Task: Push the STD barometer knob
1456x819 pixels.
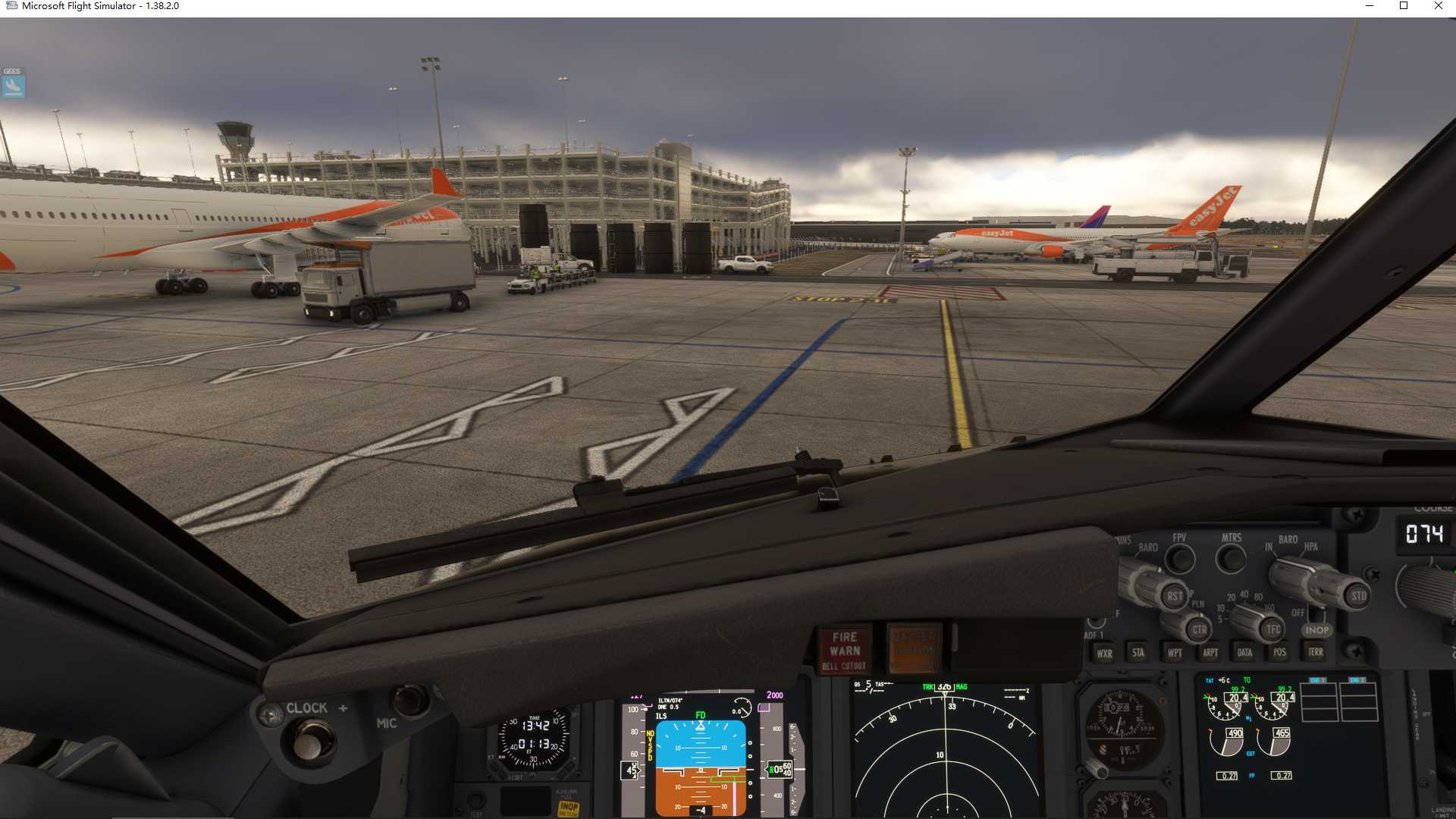Action: 1358,596
